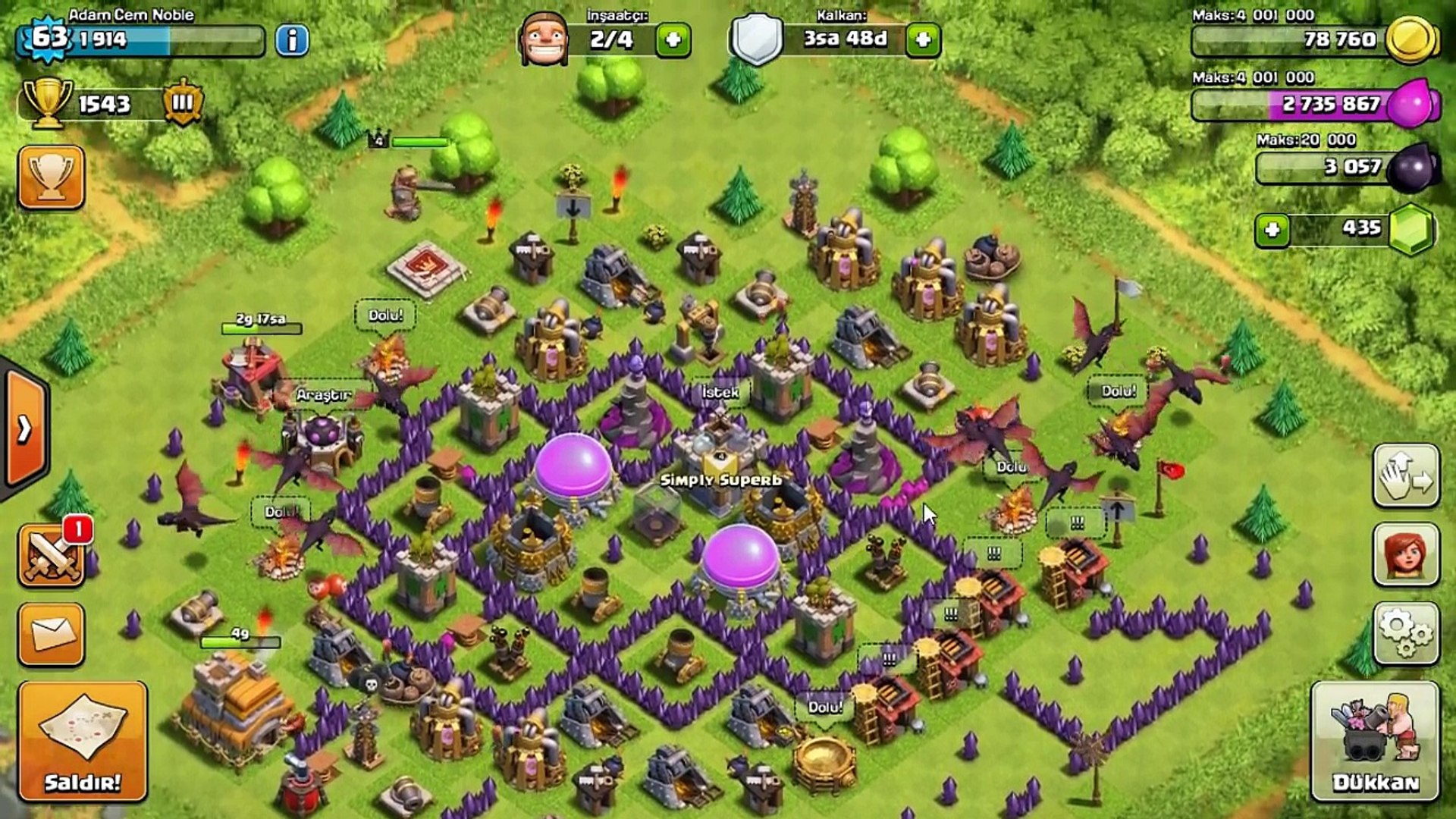Open the battle log crossed swords icon
This screenshot has width=1456, height=819.
point(51,556)
